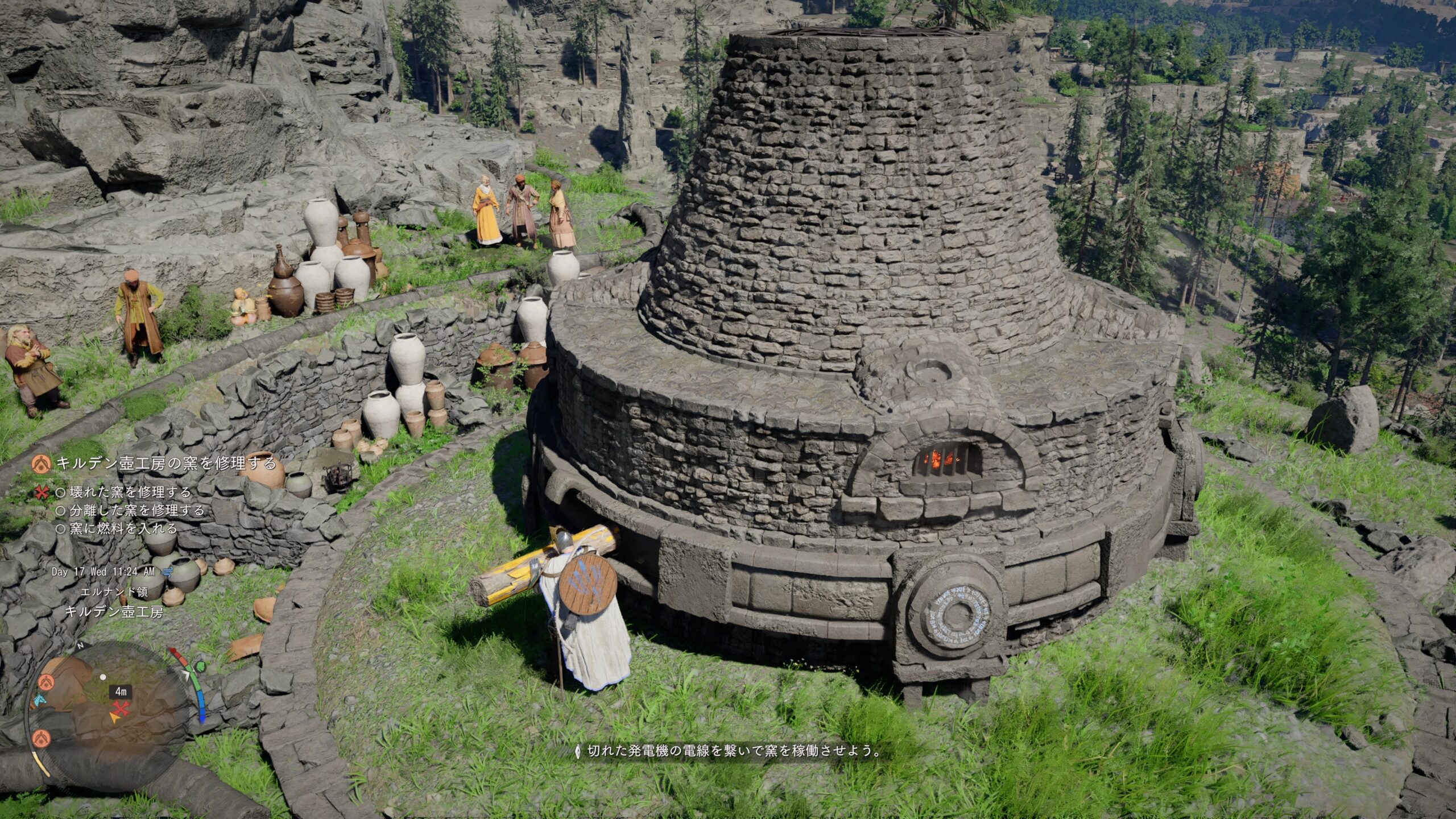Open the quest title キルデン壺工房の窯を修理する
Image resolution: width=1456 pixels, height=819 pixels.
click(166, 464)
